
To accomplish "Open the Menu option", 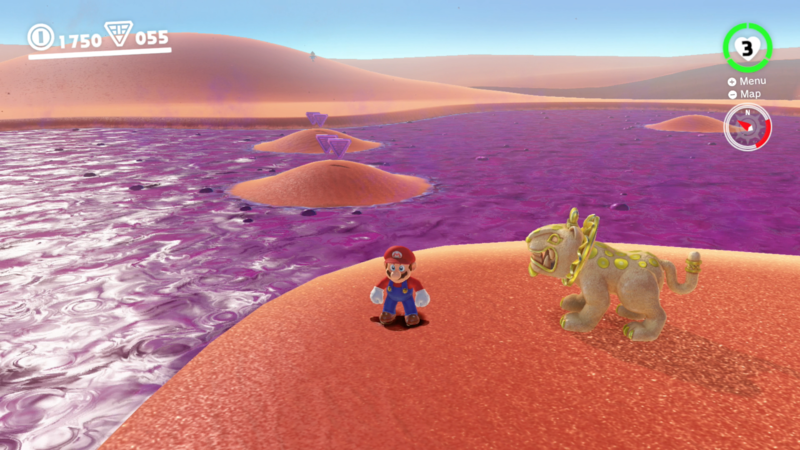I will pos(748,81).
